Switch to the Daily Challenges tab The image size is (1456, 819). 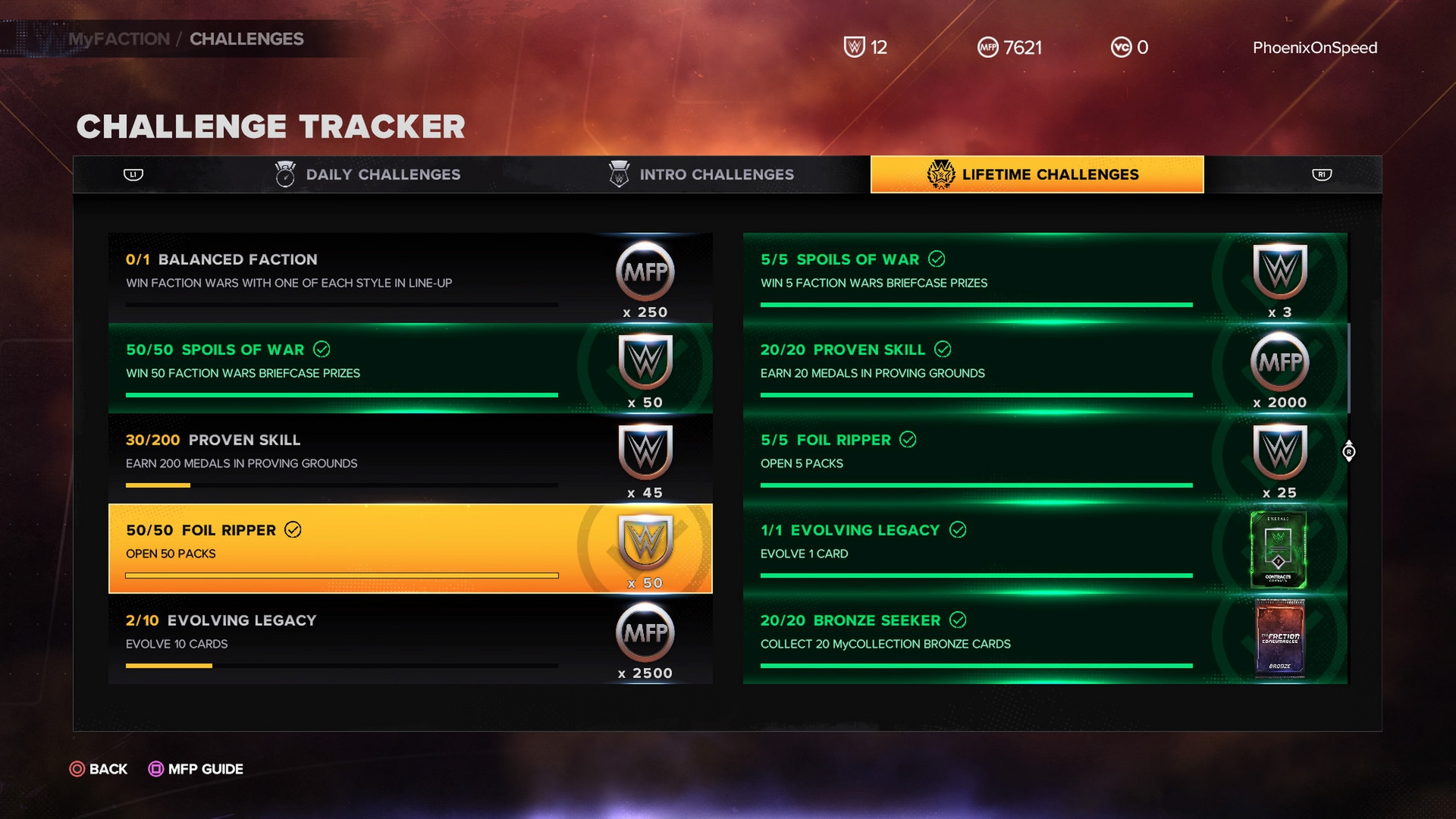369,174
